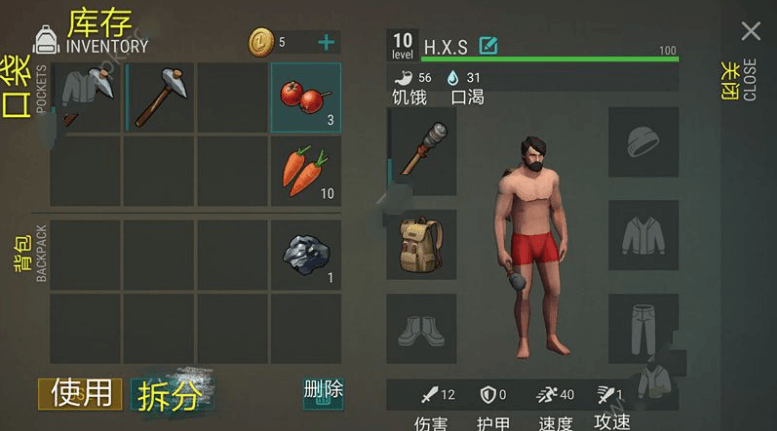Select the empty boots equipment slot
Image resolution: width=777 pixels, height=431 pixels.
click(x=422, y=329)
